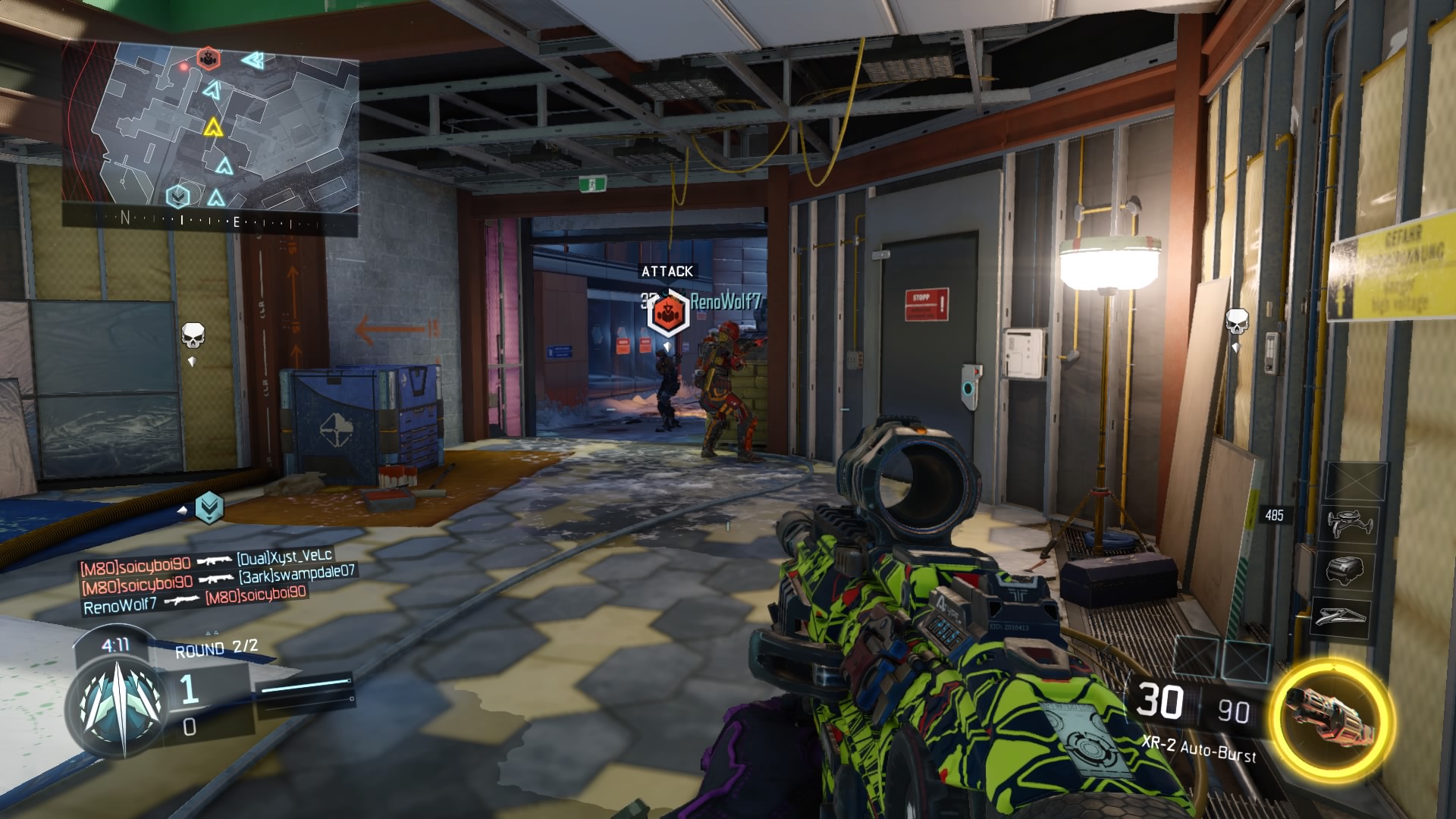1456x819 pixels.
Task: Select the crossbow equipment slot icon
Action: (x=1342, y=615)
